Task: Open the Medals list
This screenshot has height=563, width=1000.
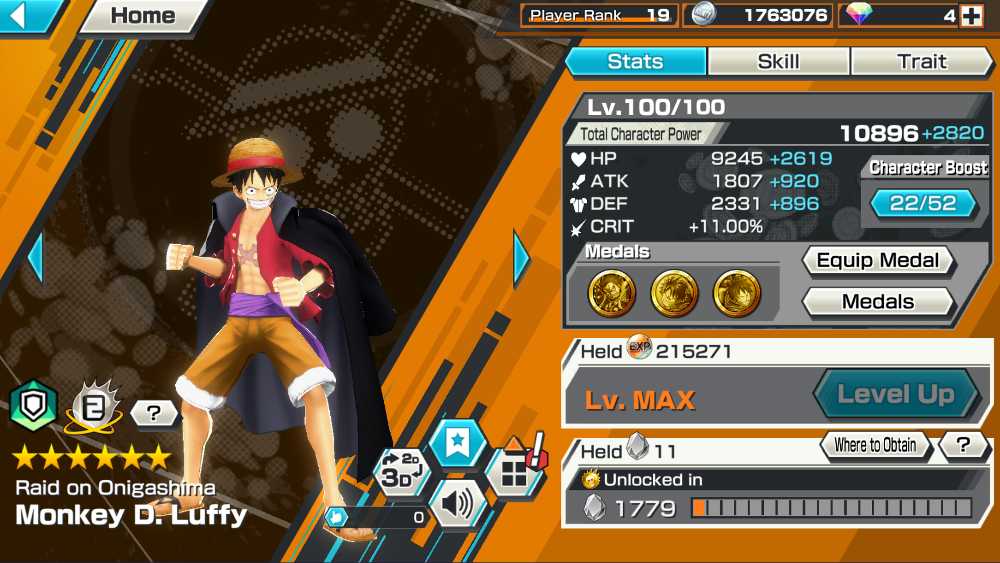Action: [x=878, y=302]
